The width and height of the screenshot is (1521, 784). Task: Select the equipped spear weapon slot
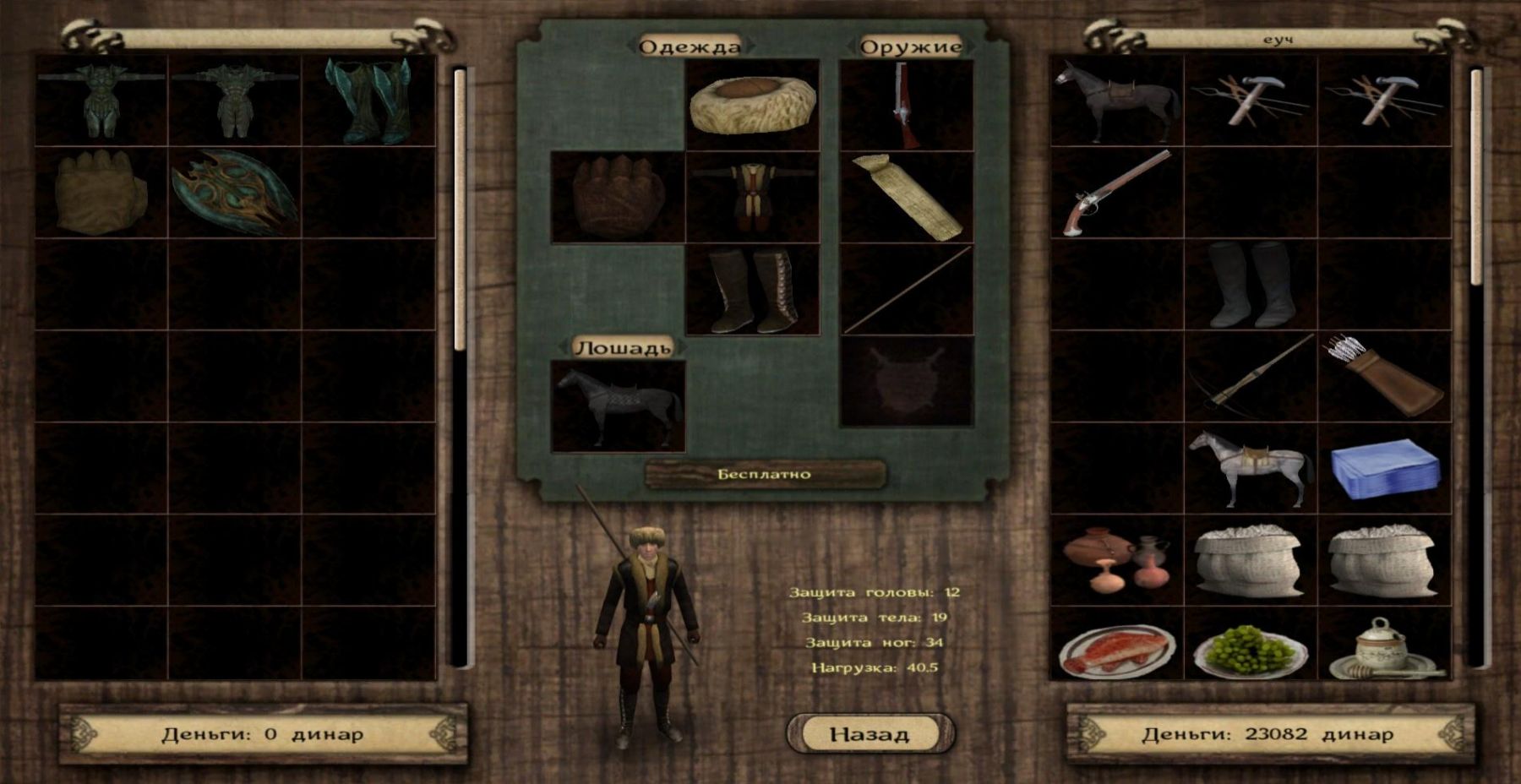pyautogui.click(x=907, y=290)
